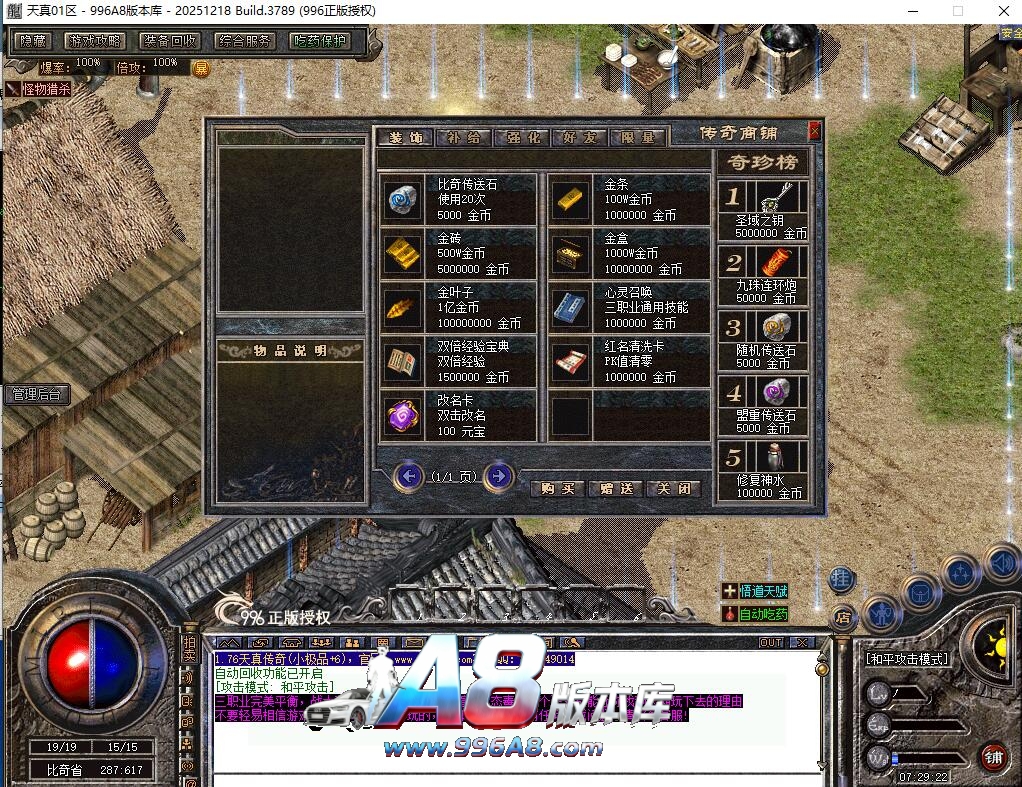Click the 购买 buy button
This screenshot has width=1022, height=787.
[559, 488]
